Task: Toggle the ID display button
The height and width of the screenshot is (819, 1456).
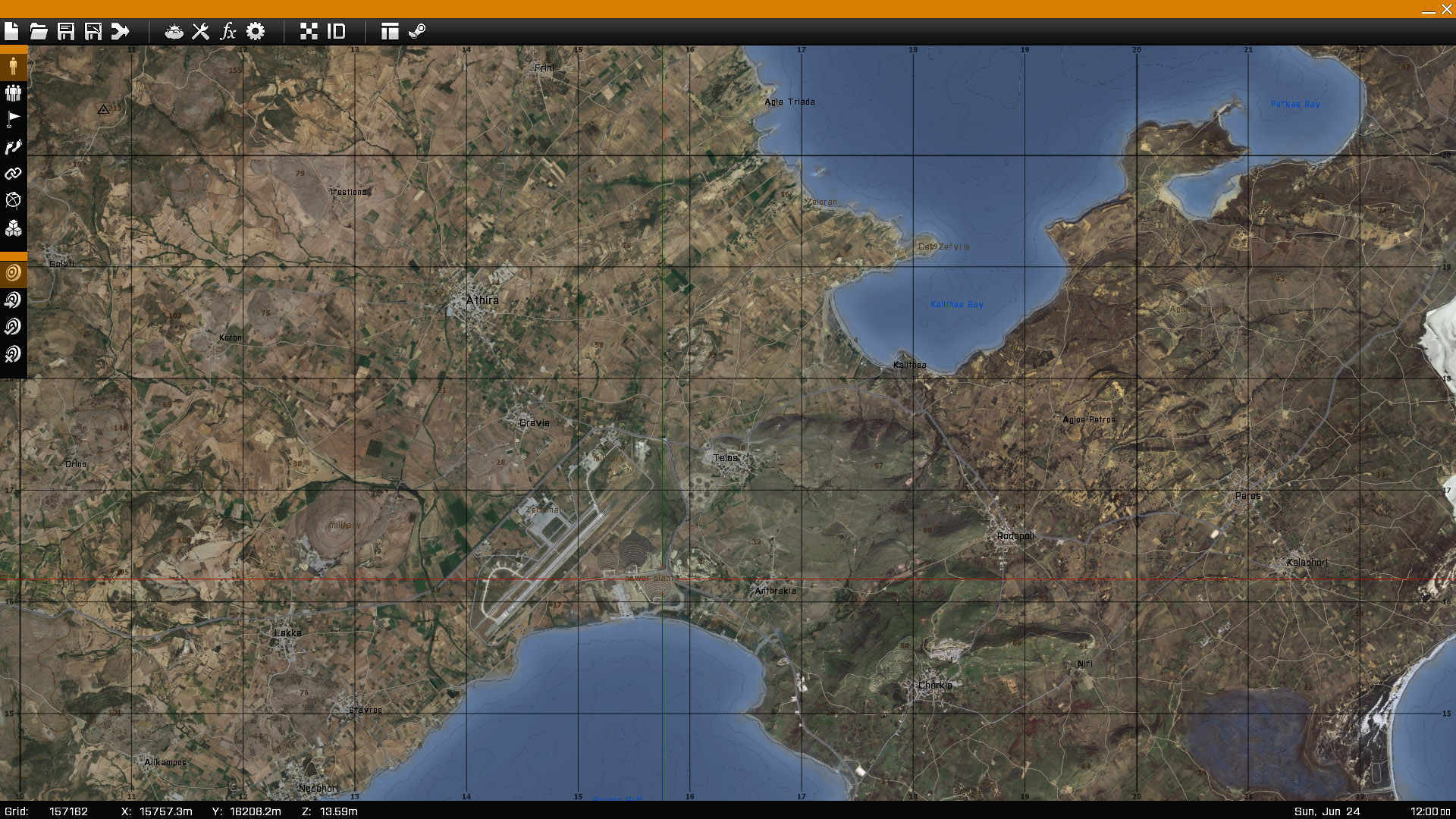Action: (x=336, y=31)
